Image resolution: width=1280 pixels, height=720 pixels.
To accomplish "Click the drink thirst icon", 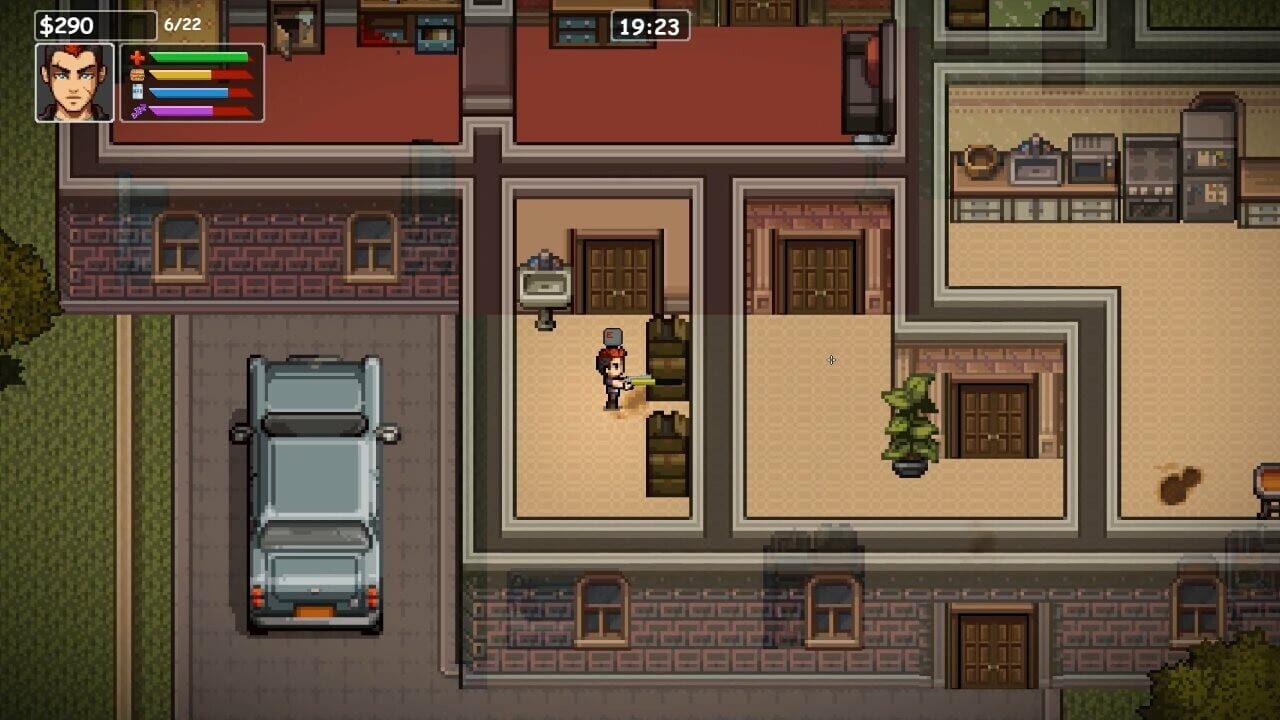I will 137,92.
